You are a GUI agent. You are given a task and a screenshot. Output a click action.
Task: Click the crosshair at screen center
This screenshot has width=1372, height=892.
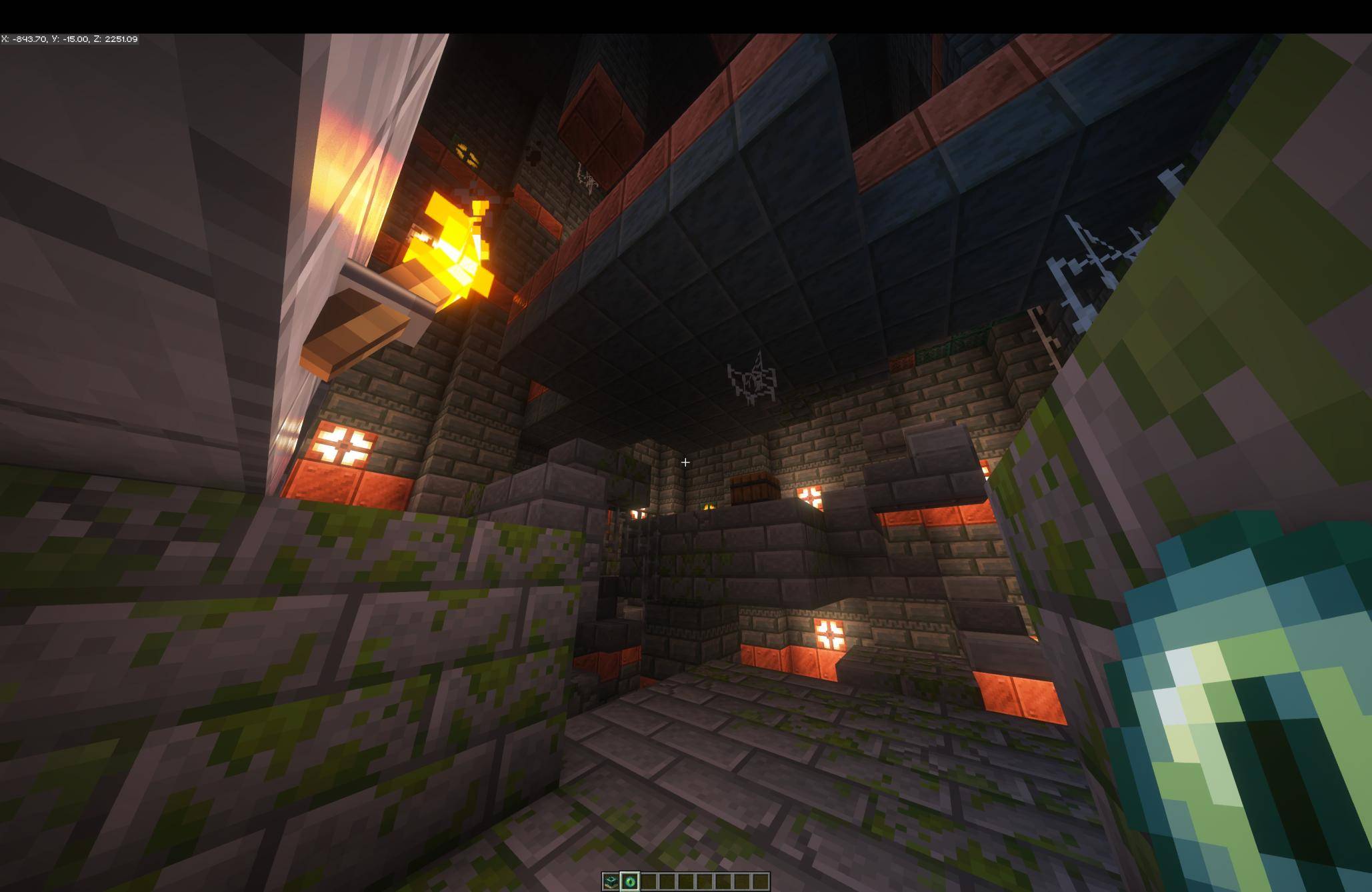click(x=685, y=462)
